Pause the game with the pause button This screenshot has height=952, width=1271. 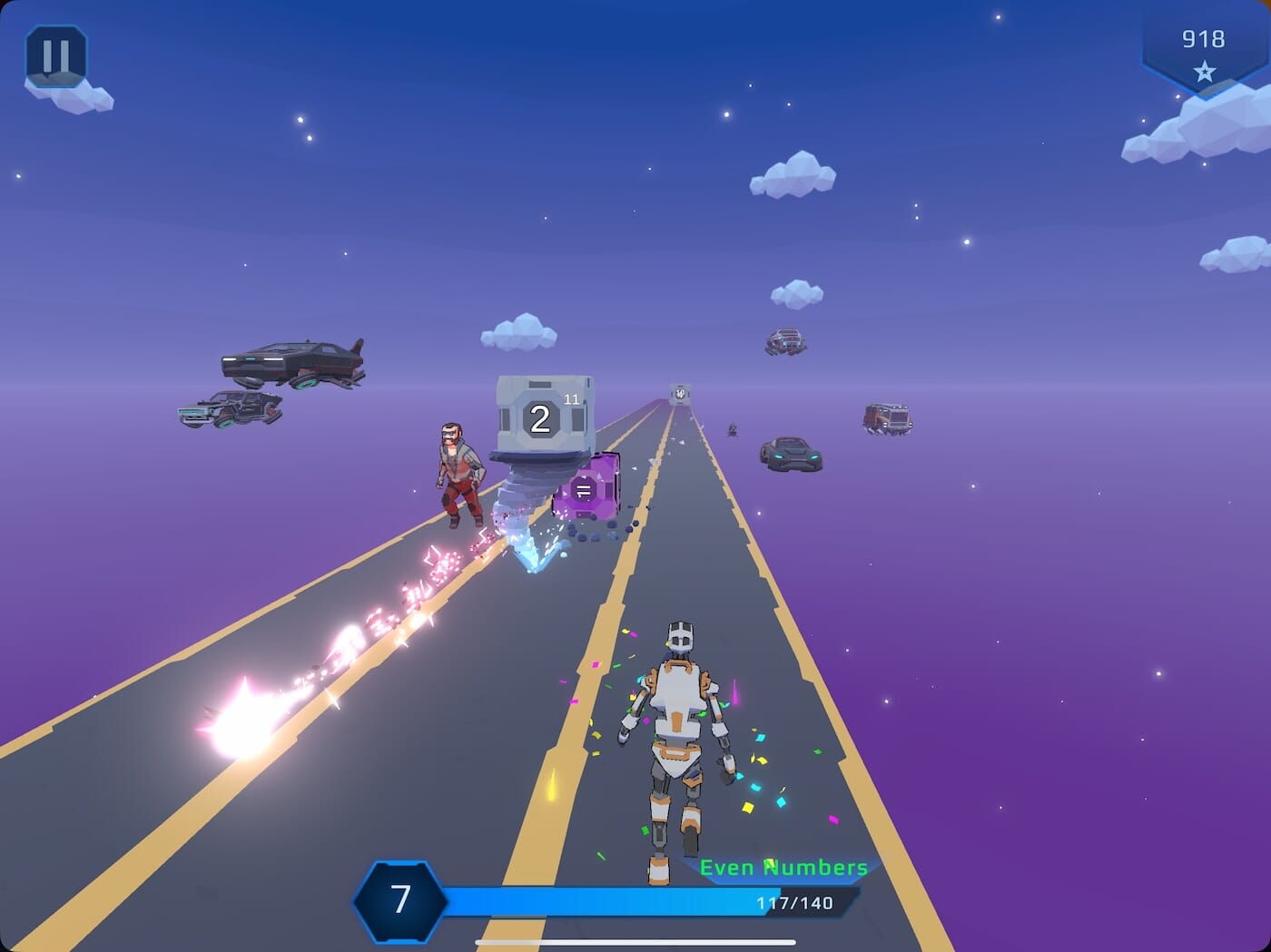(x=56, y=56)
